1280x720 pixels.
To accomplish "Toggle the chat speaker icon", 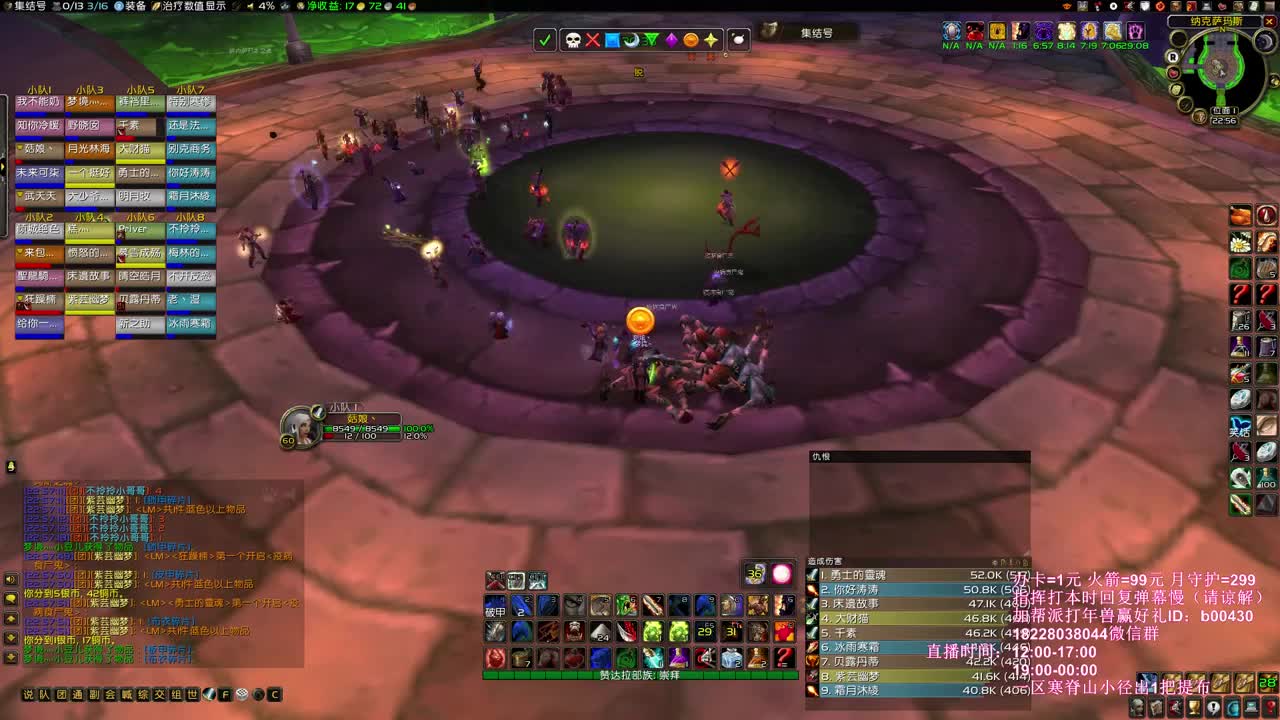I will pyautogui.click(x=9, y=579).
